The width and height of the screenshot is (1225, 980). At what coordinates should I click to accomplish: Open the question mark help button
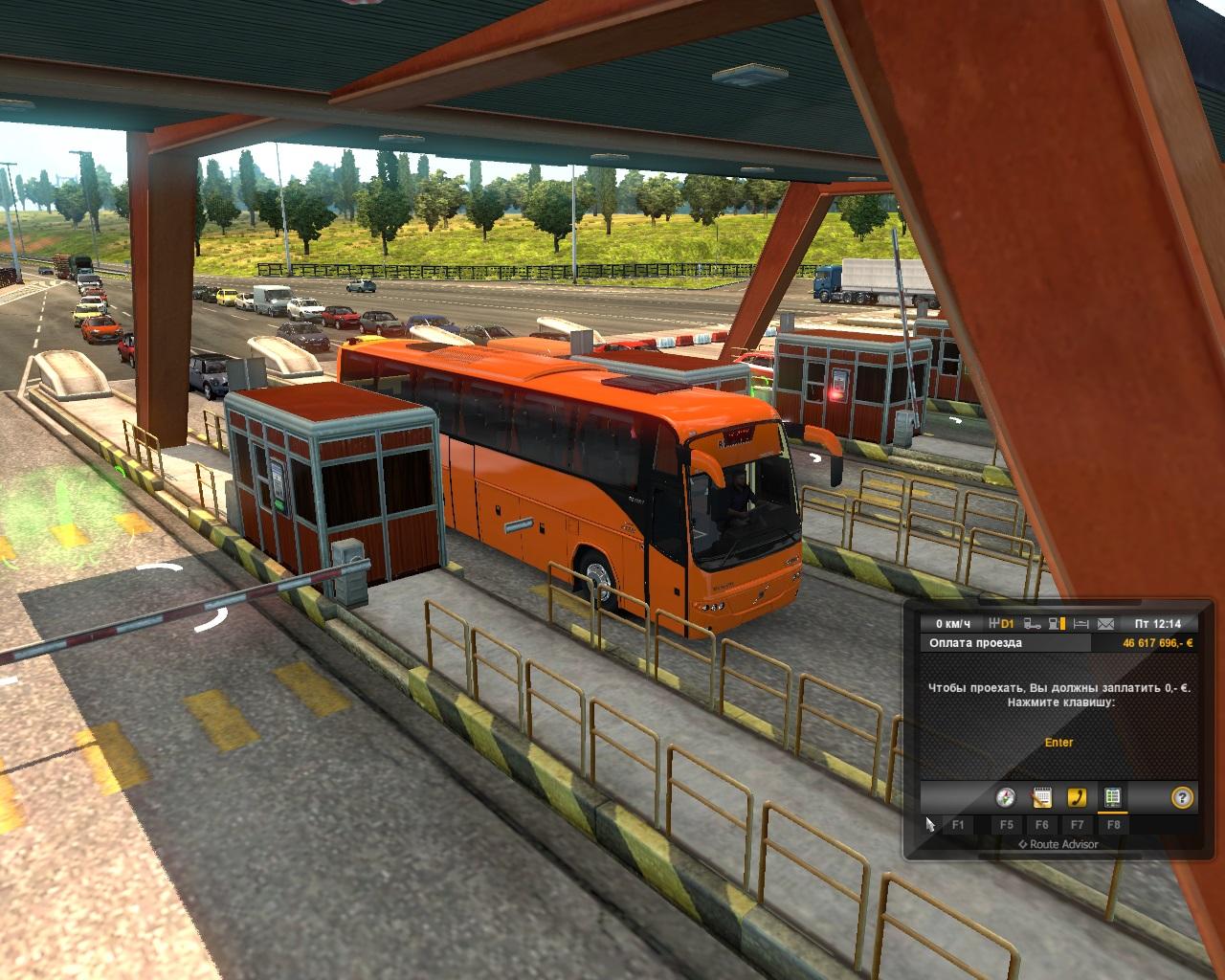[1183, 797]
